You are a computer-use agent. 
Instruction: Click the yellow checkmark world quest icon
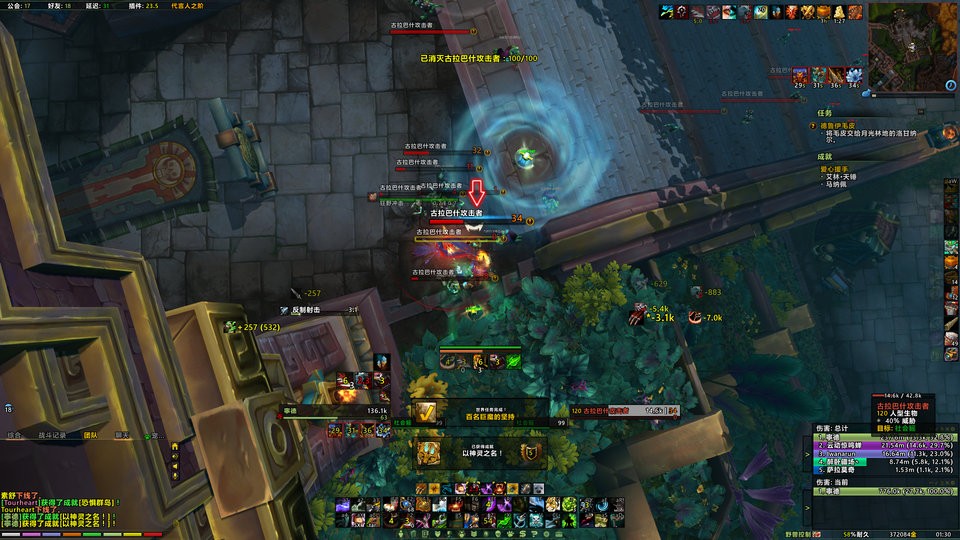click(428, 411)
